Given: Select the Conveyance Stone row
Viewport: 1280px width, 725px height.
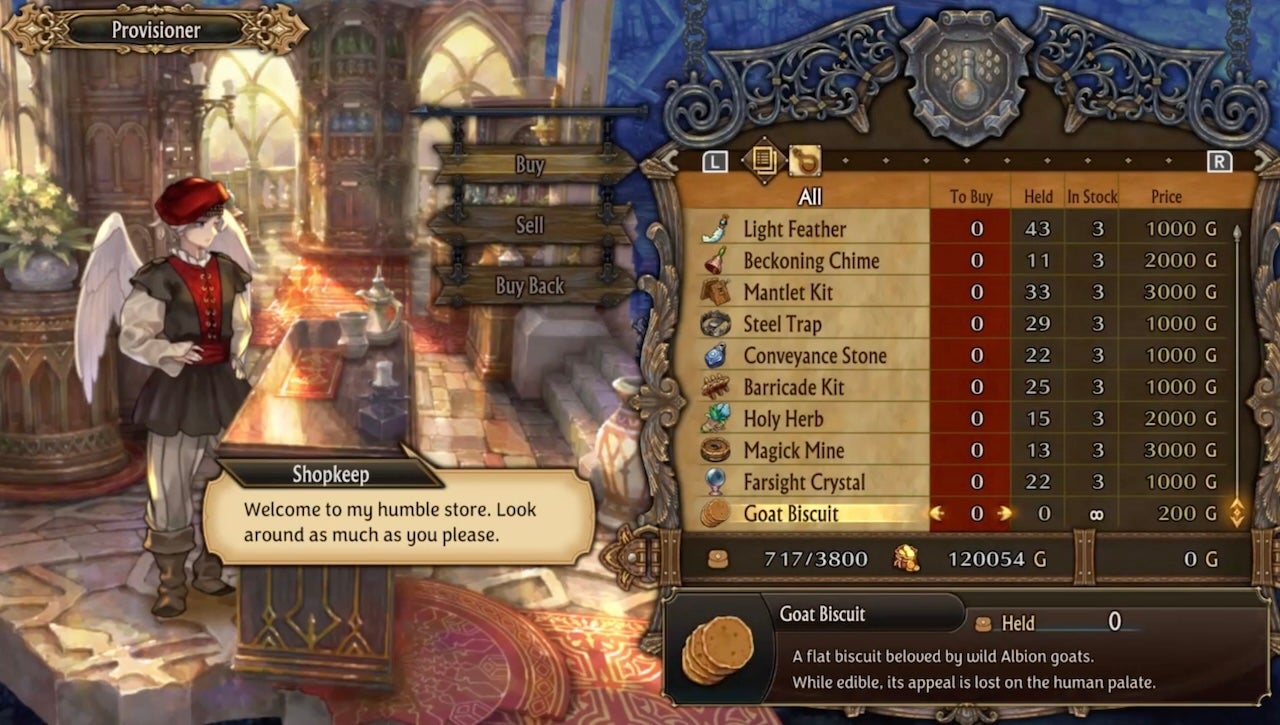Looking at the screenshot, I should 815,356.
